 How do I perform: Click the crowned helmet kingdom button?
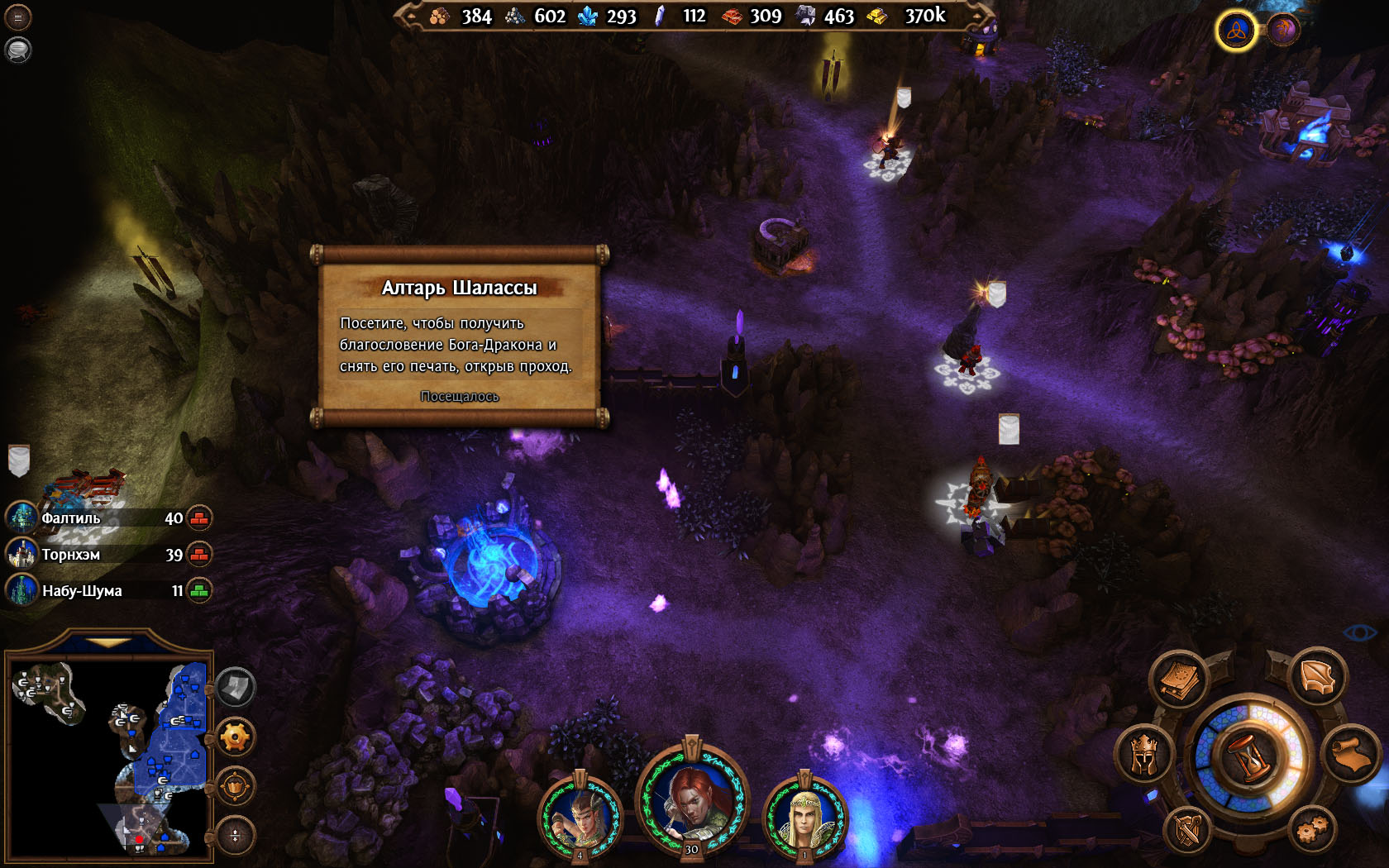pyautogui.click(x=1143, y=752)
